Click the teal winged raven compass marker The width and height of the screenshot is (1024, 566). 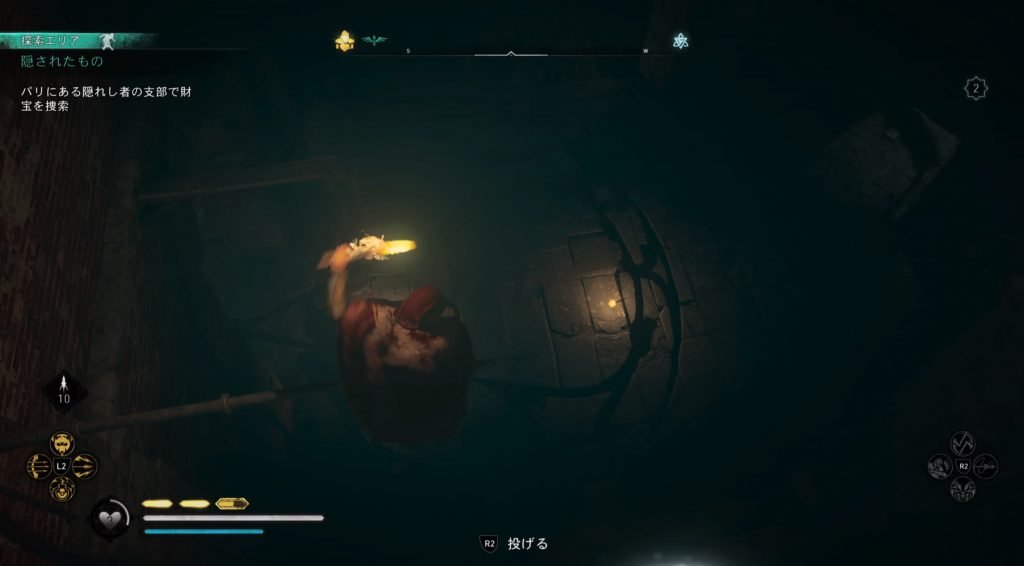click(374, 41)
